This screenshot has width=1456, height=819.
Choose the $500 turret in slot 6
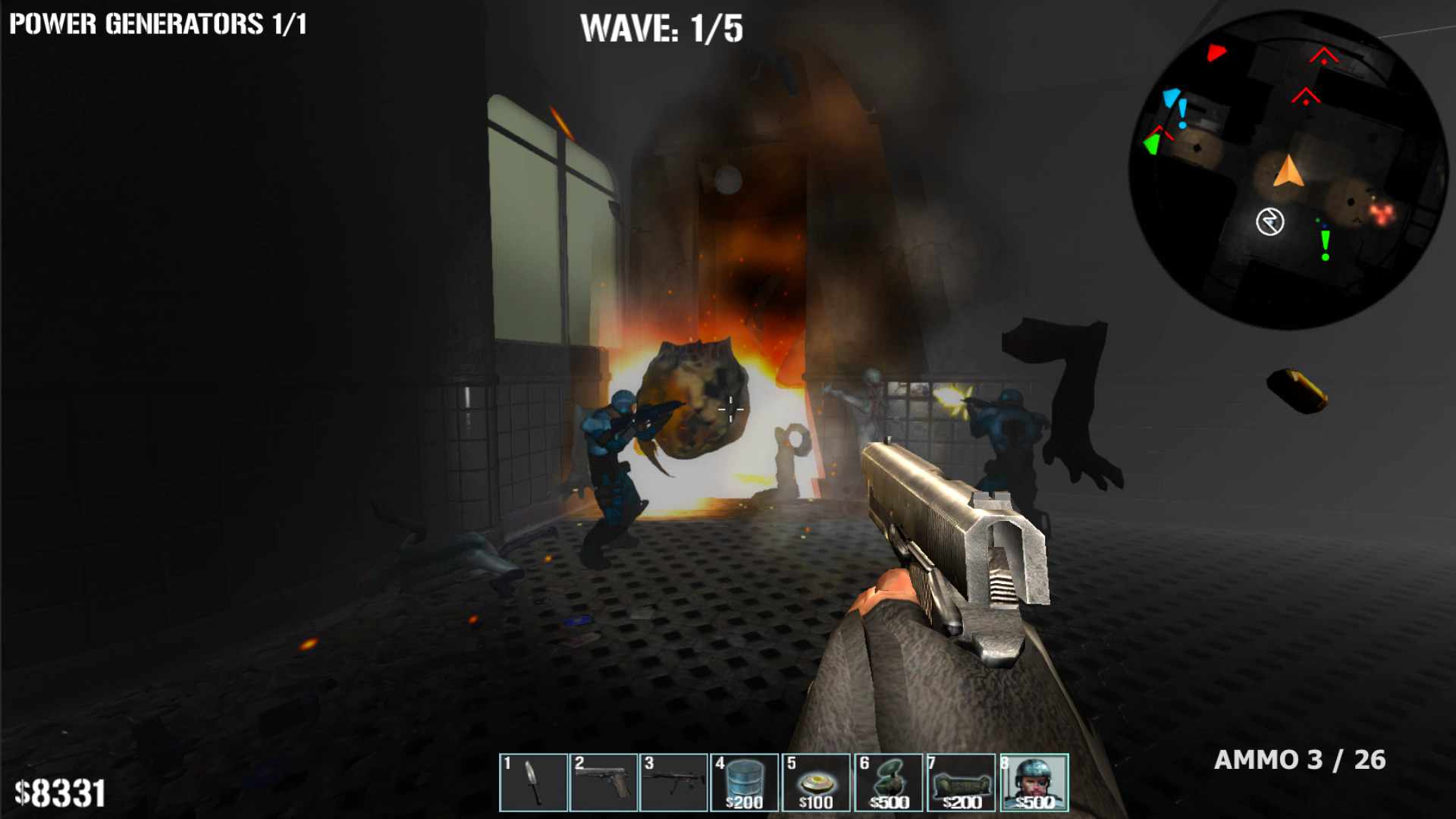pos(887,783)
